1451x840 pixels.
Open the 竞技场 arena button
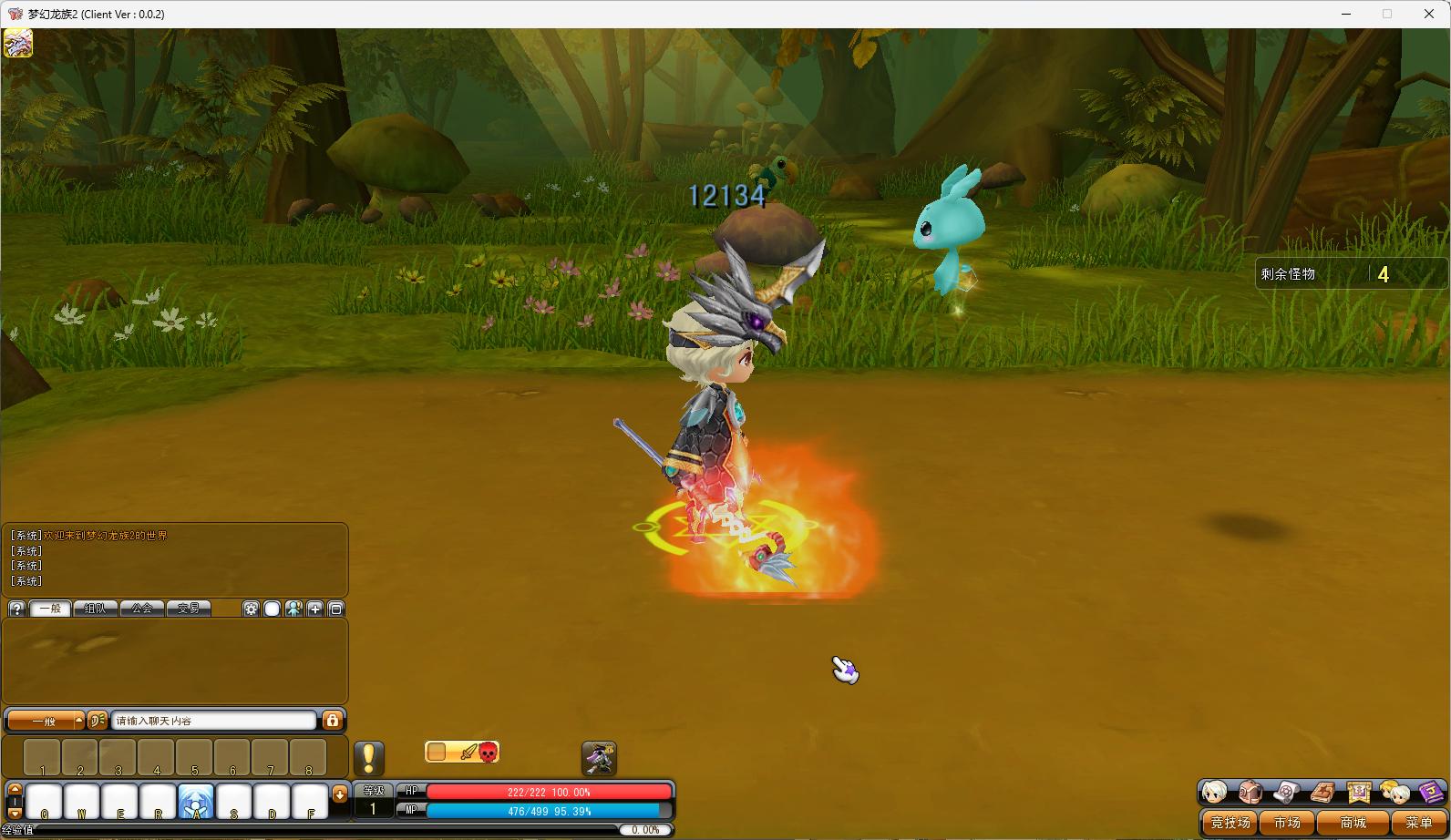coord(1230,822)
